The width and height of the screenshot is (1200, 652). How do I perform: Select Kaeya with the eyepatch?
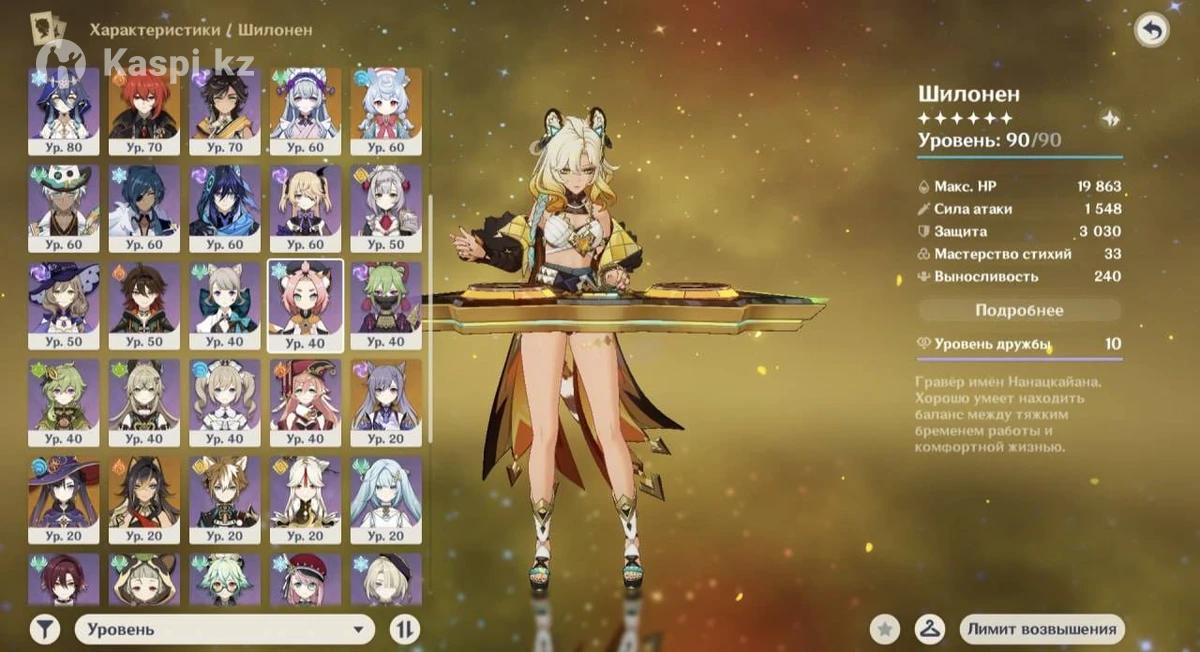[144, 208]
